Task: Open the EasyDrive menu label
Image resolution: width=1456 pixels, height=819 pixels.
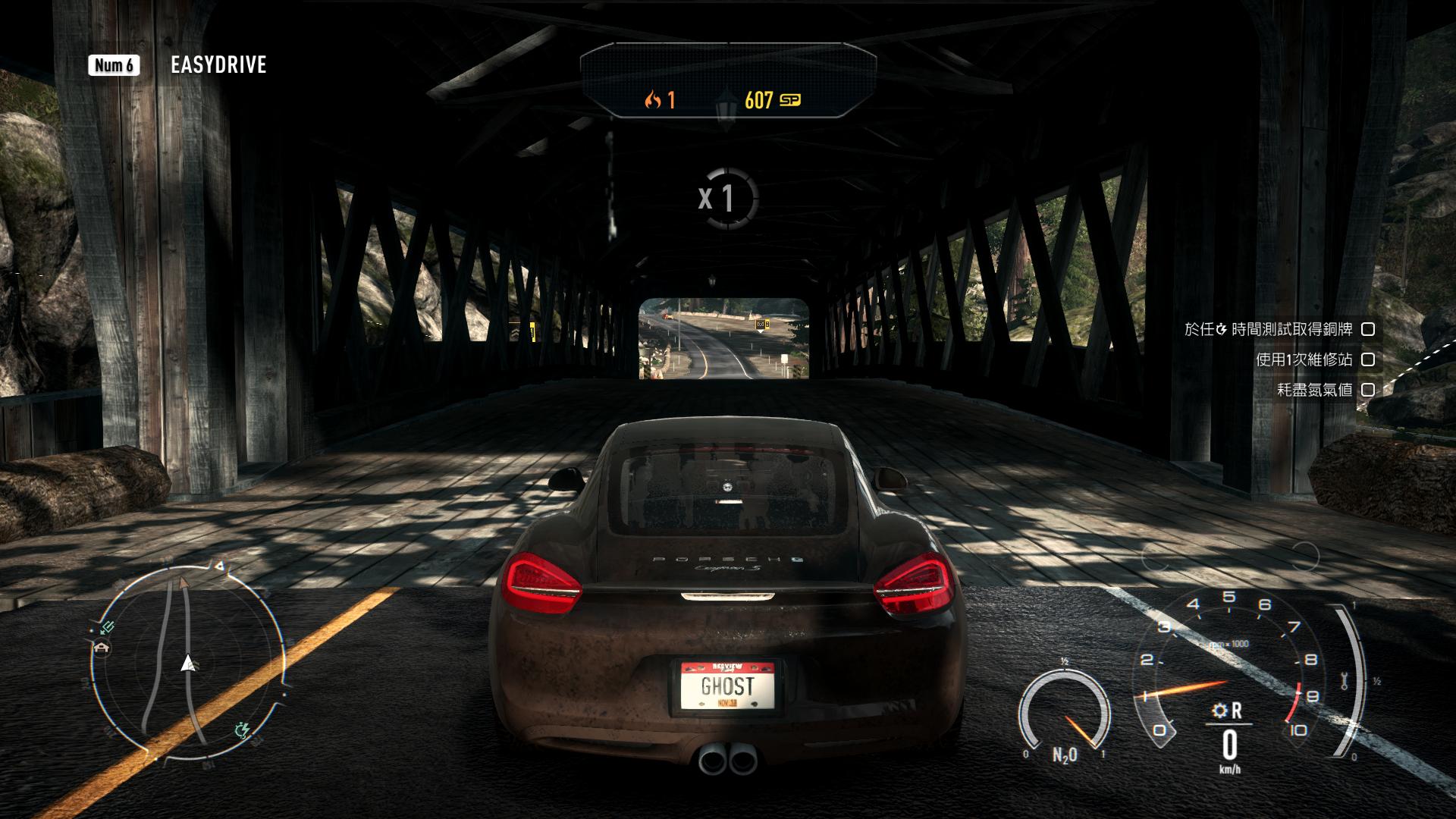Action: pyautogui.click(x=218, y=65)
